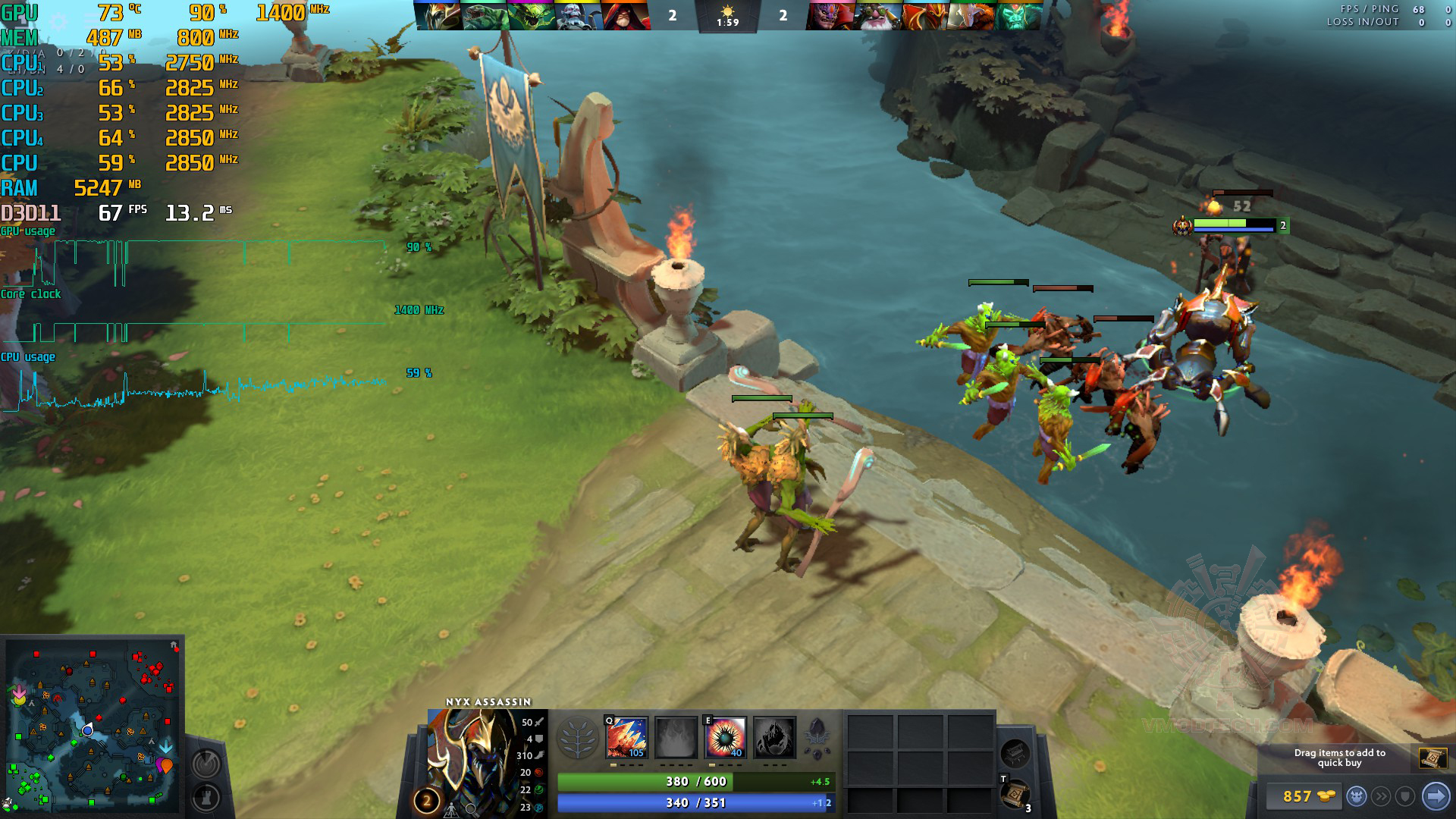The width and height of the screenshot is (1456, 819).
Task: Cast the Impale ability
Action: coord(626,737)
